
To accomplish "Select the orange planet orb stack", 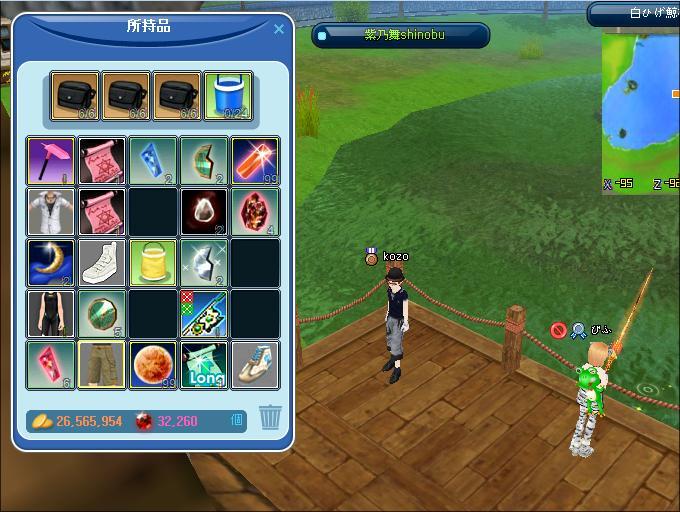I will click(153, 366).
